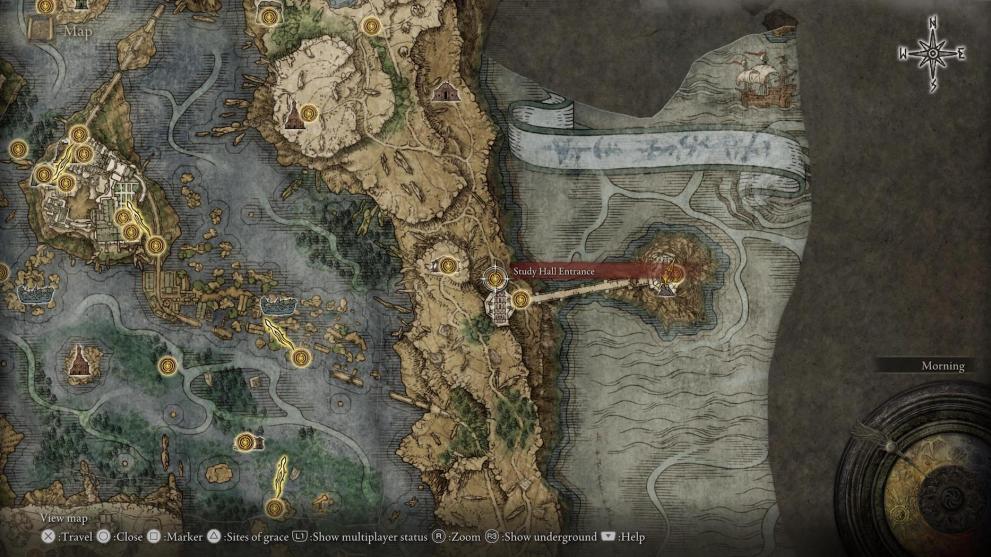Select the red-roofed tower icon in the swamp
Image resolution: width=991 pixels, height=557 pixels.
tap(78, 361)
